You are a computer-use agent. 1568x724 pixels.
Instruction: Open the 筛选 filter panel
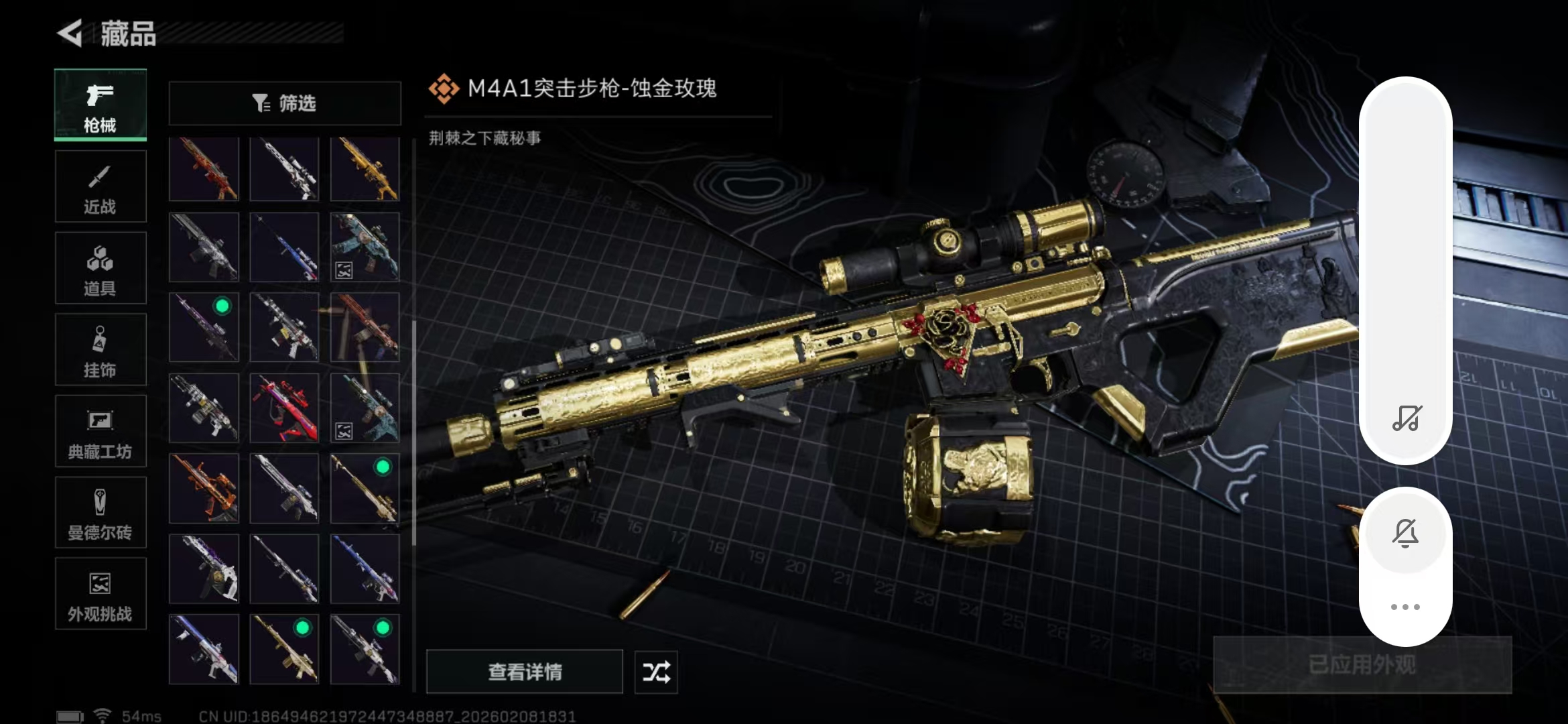(284, 103)
